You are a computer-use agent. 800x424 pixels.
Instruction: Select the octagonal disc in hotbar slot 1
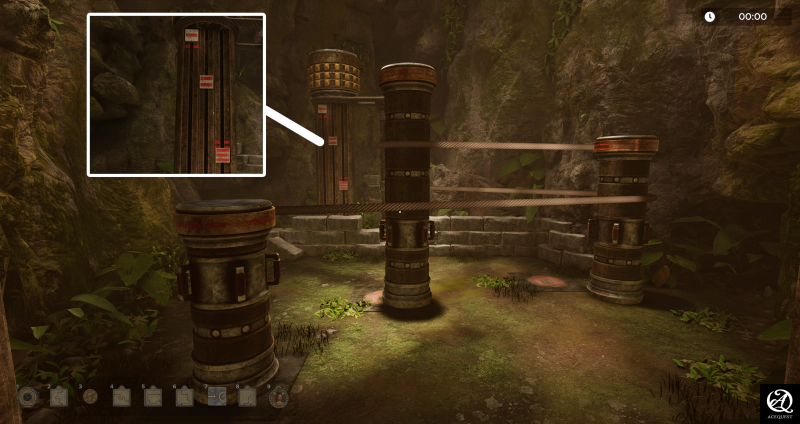point(27,397)
